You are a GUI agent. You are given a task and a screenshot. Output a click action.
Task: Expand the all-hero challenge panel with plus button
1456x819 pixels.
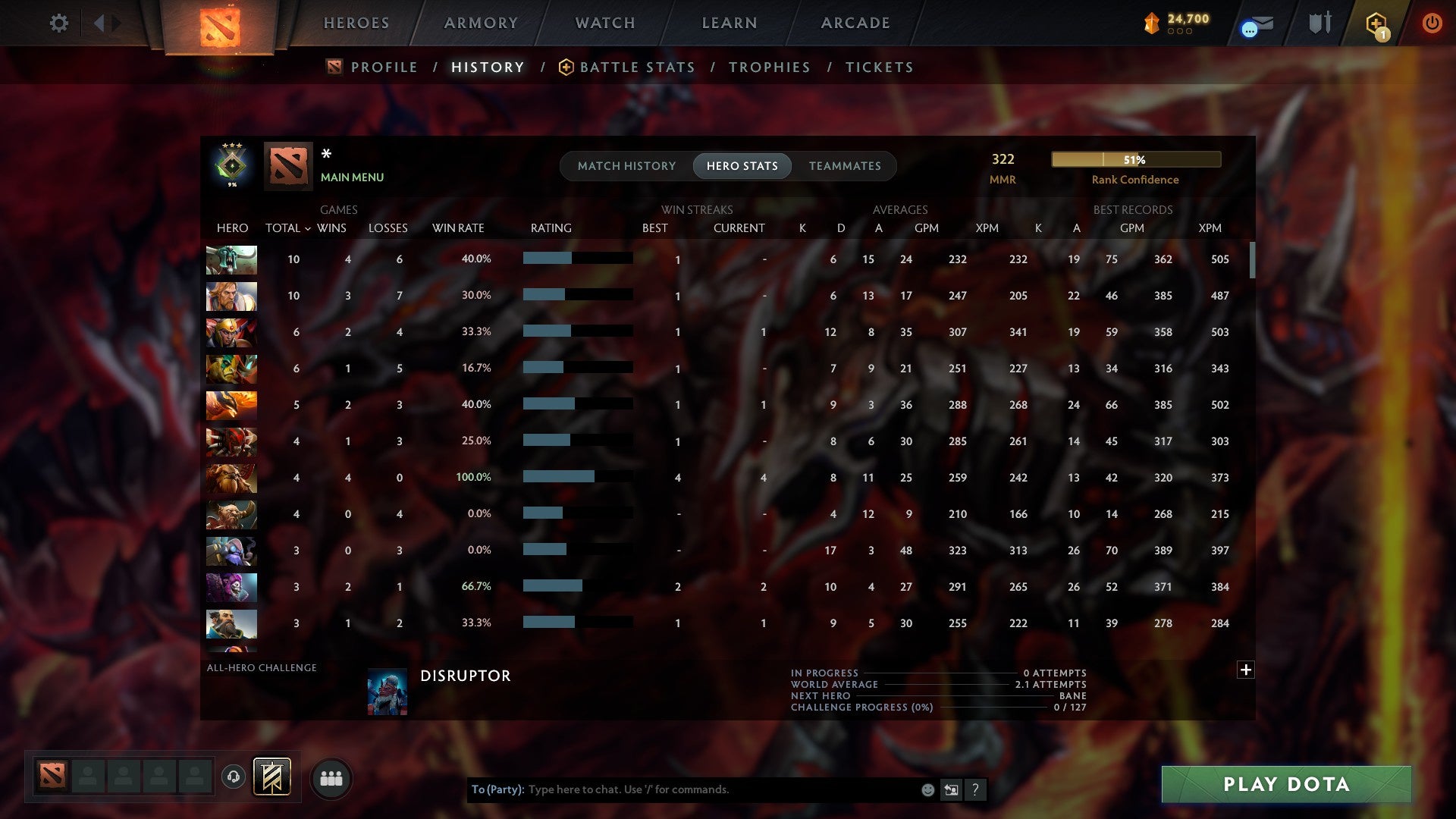pyautogui.click(x=1246, y=670)
